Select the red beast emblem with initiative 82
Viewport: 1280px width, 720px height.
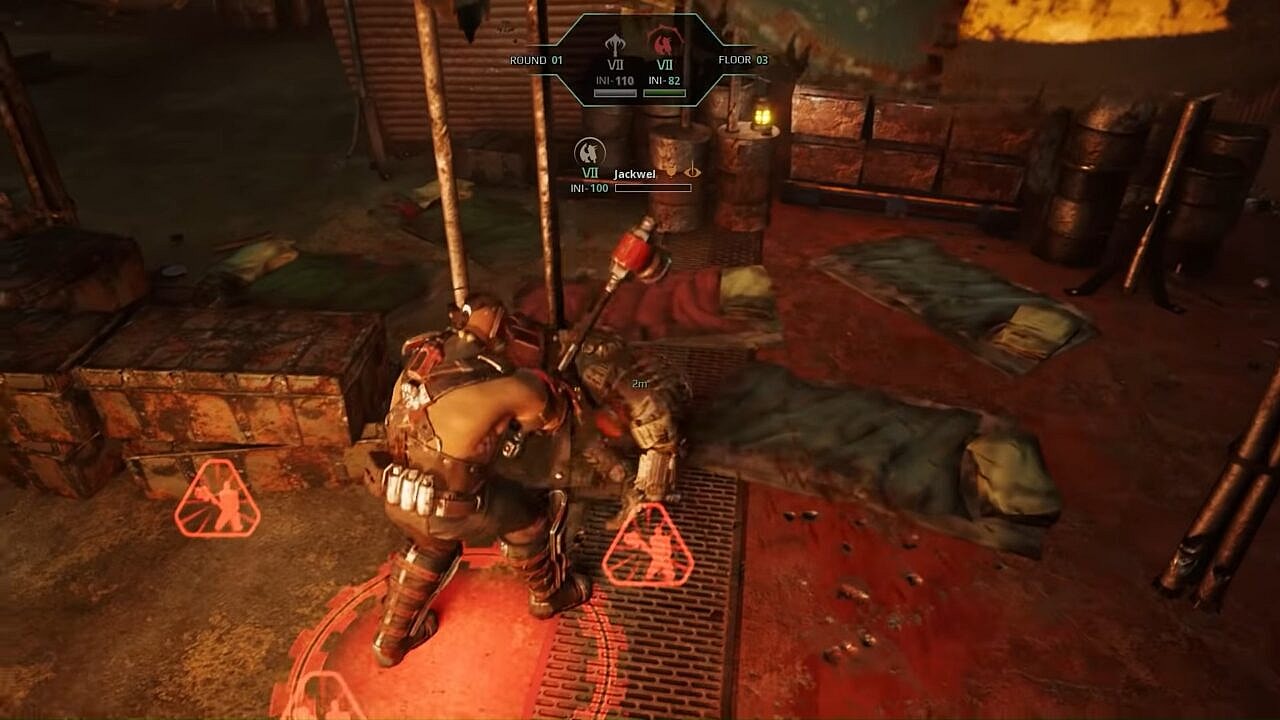(x=661, y=44)
